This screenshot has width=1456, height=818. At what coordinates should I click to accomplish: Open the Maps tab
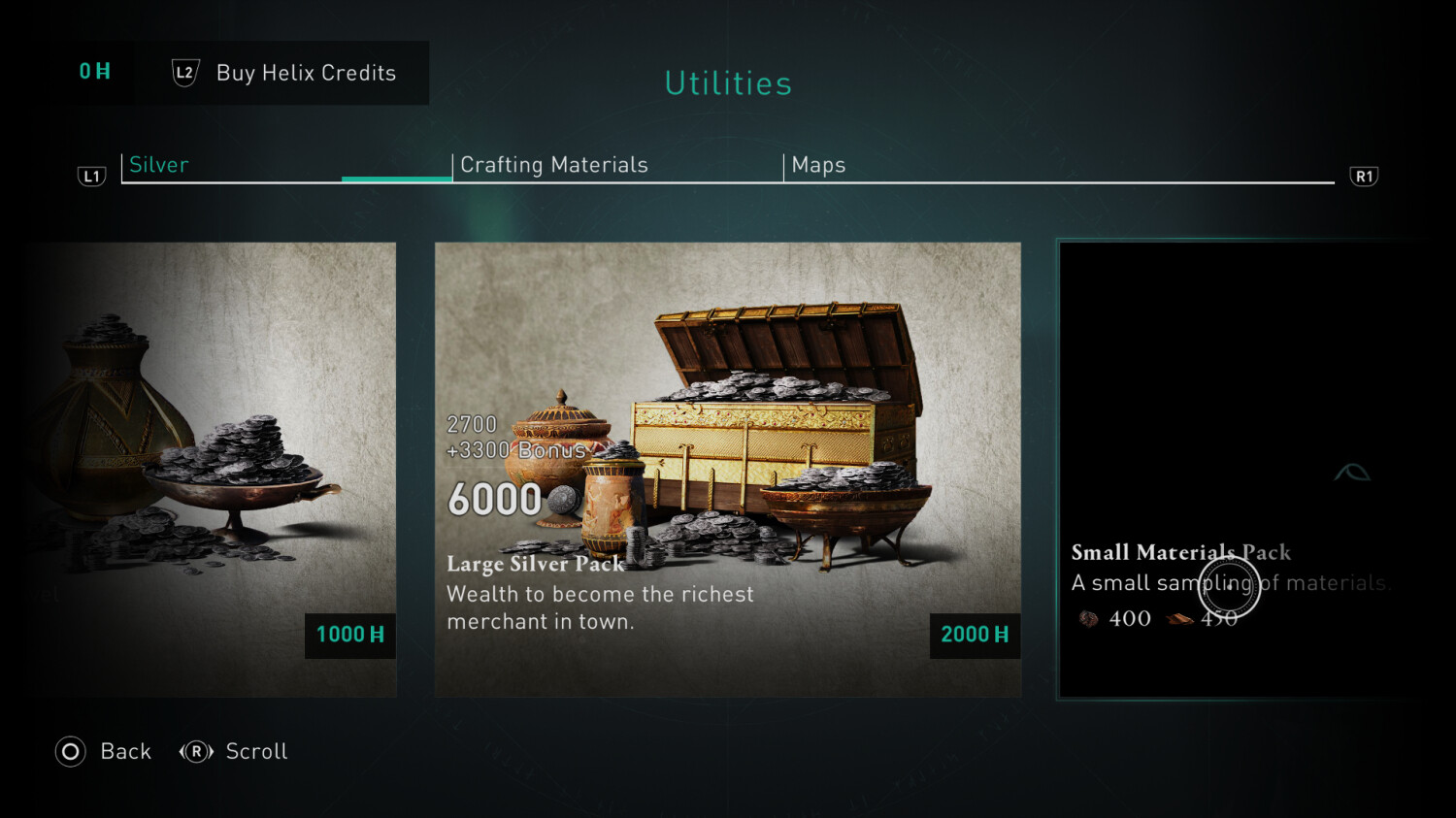tap(819, 165)
